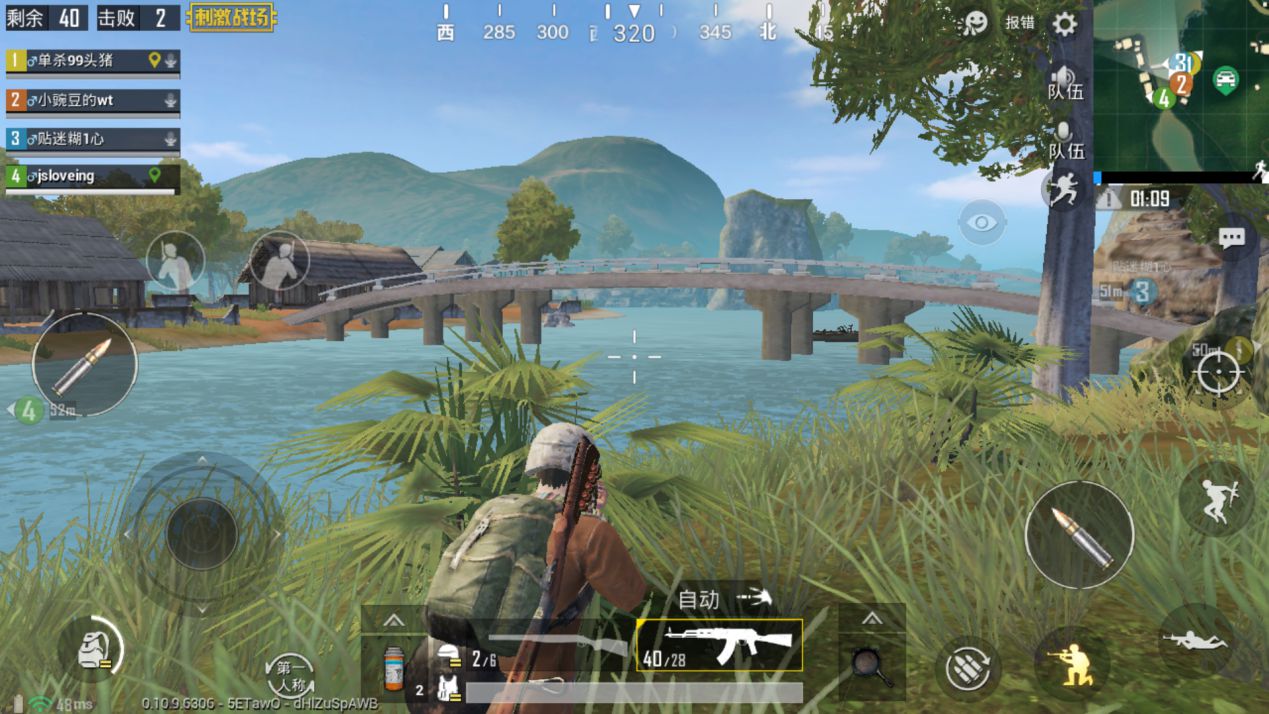Tap the jump button
Viewport: 1269px width, 714px height.
click(x=1217, y=498)
